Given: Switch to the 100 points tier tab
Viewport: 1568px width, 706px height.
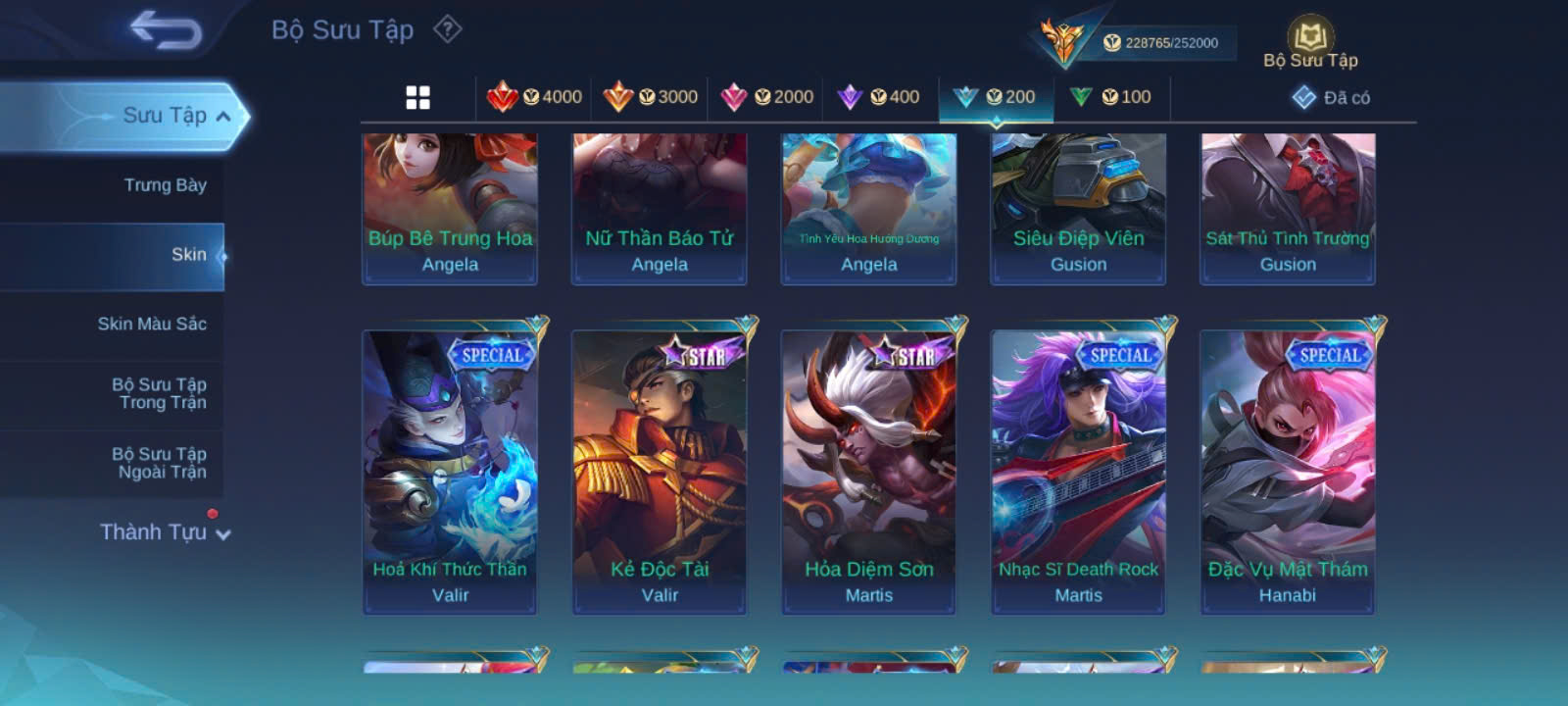Looking at the screenshot, I should [1111, 97].
